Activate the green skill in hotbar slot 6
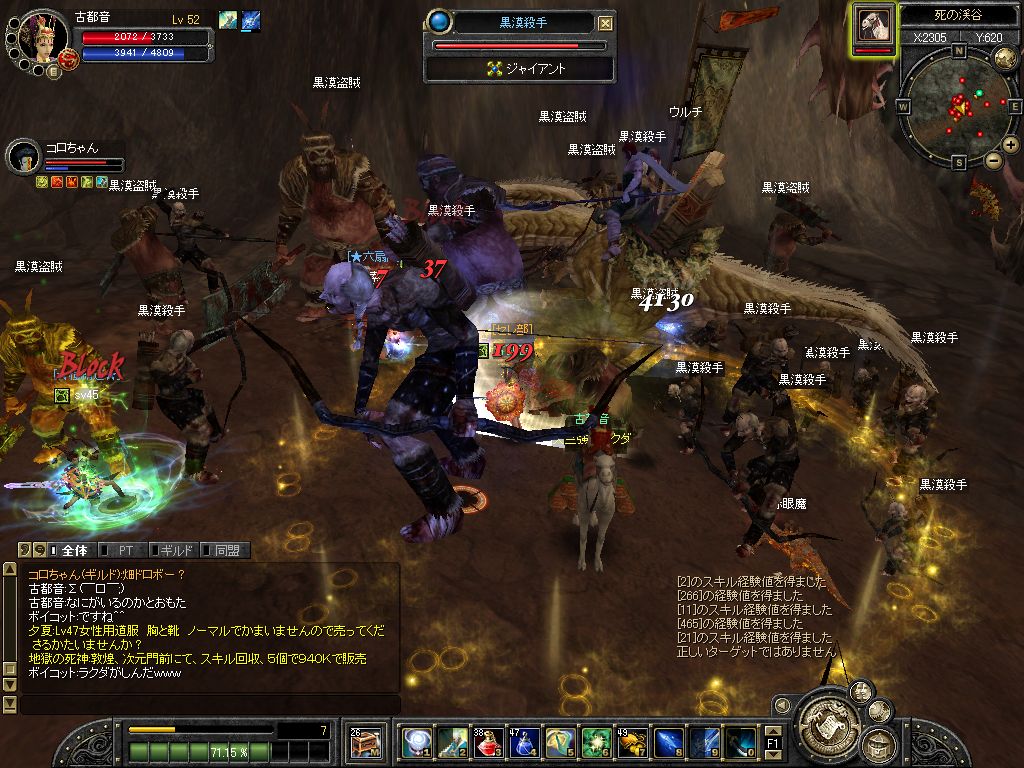Screen dimensions: 1024x768 coord(597,742)
